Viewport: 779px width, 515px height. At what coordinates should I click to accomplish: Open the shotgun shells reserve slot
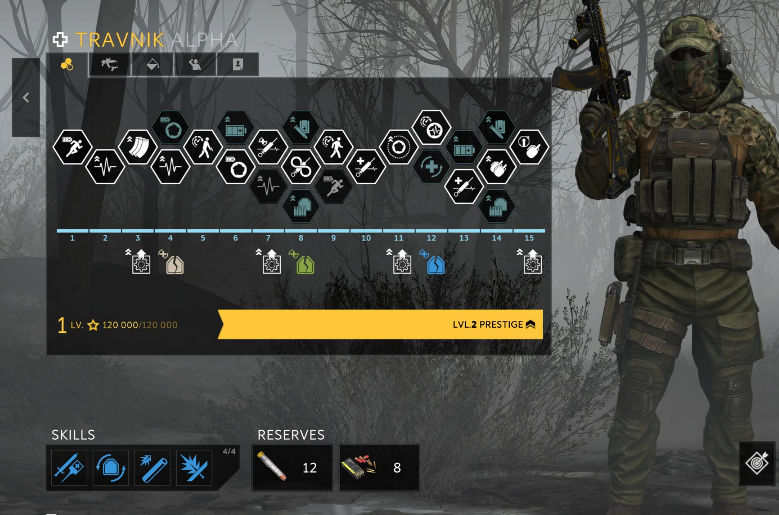378,468
